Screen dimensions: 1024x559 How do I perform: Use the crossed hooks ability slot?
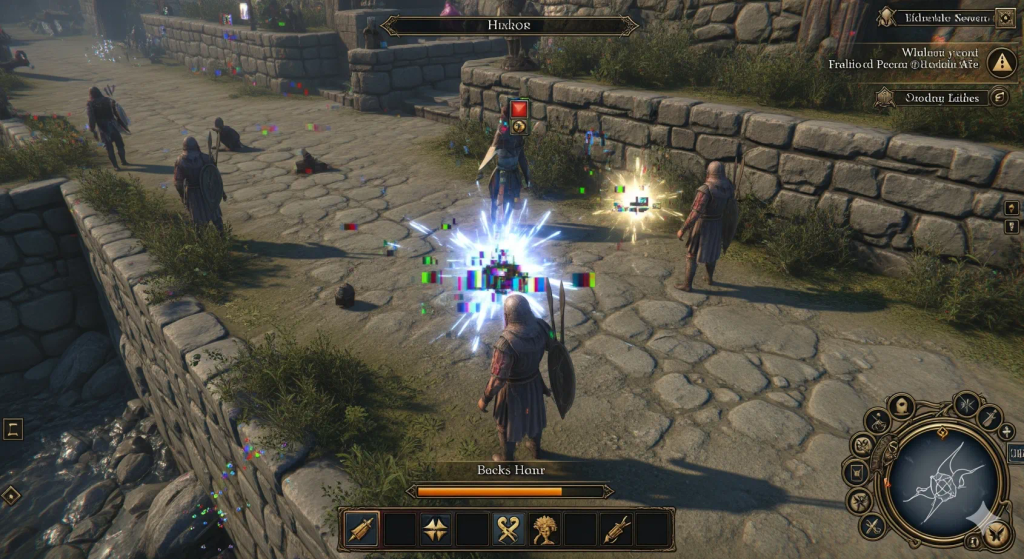(511, 528)
